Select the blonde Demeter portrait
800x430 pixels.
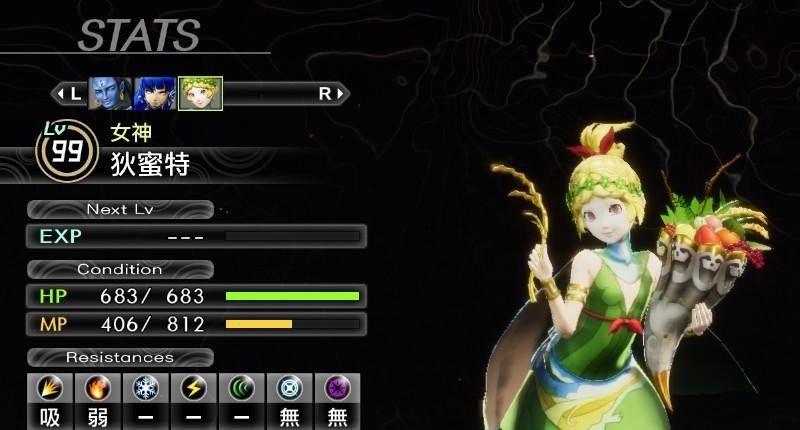(x=200, y=93)
